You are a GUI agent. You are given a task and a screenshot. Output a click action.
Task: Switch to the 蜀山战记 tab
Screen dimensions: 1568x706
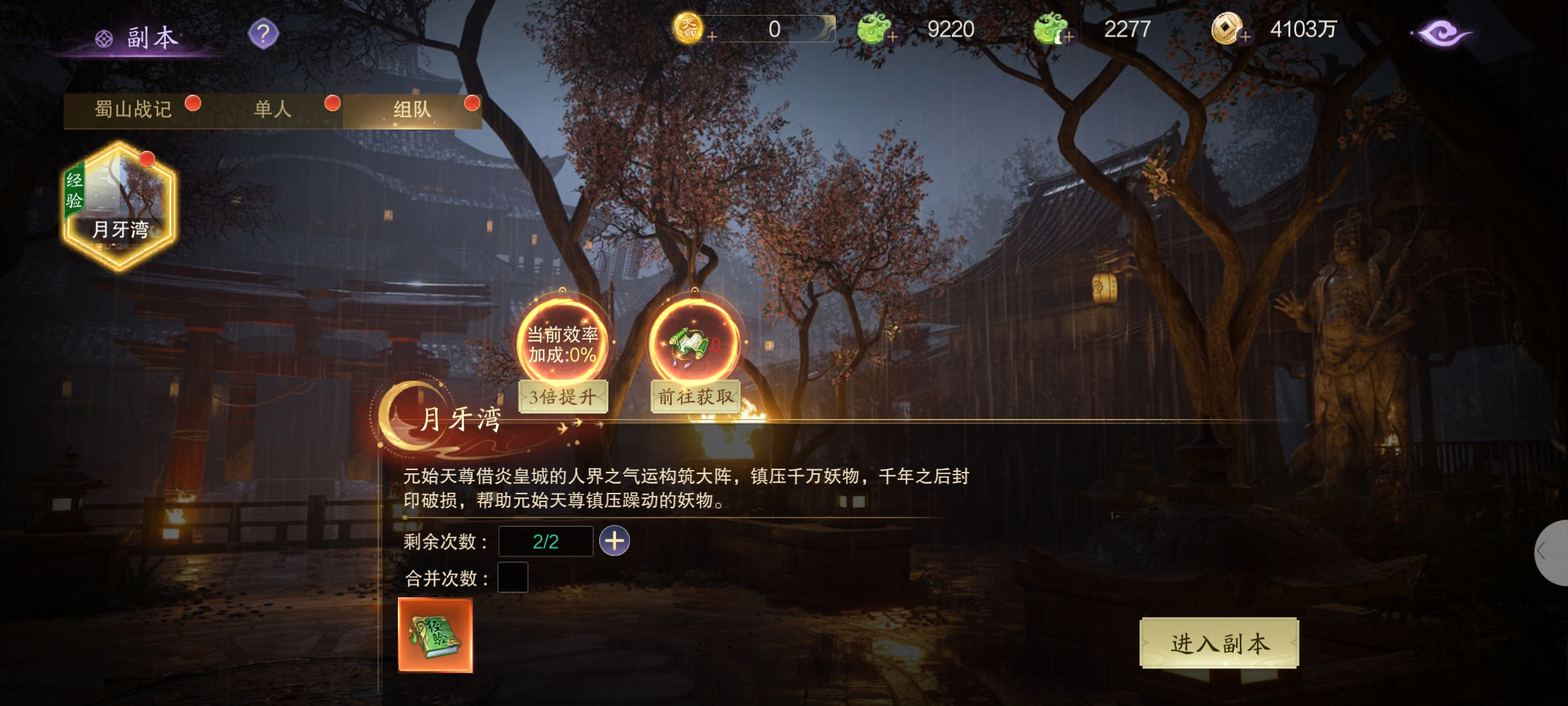pyautogui.click(x=134, y=110)
